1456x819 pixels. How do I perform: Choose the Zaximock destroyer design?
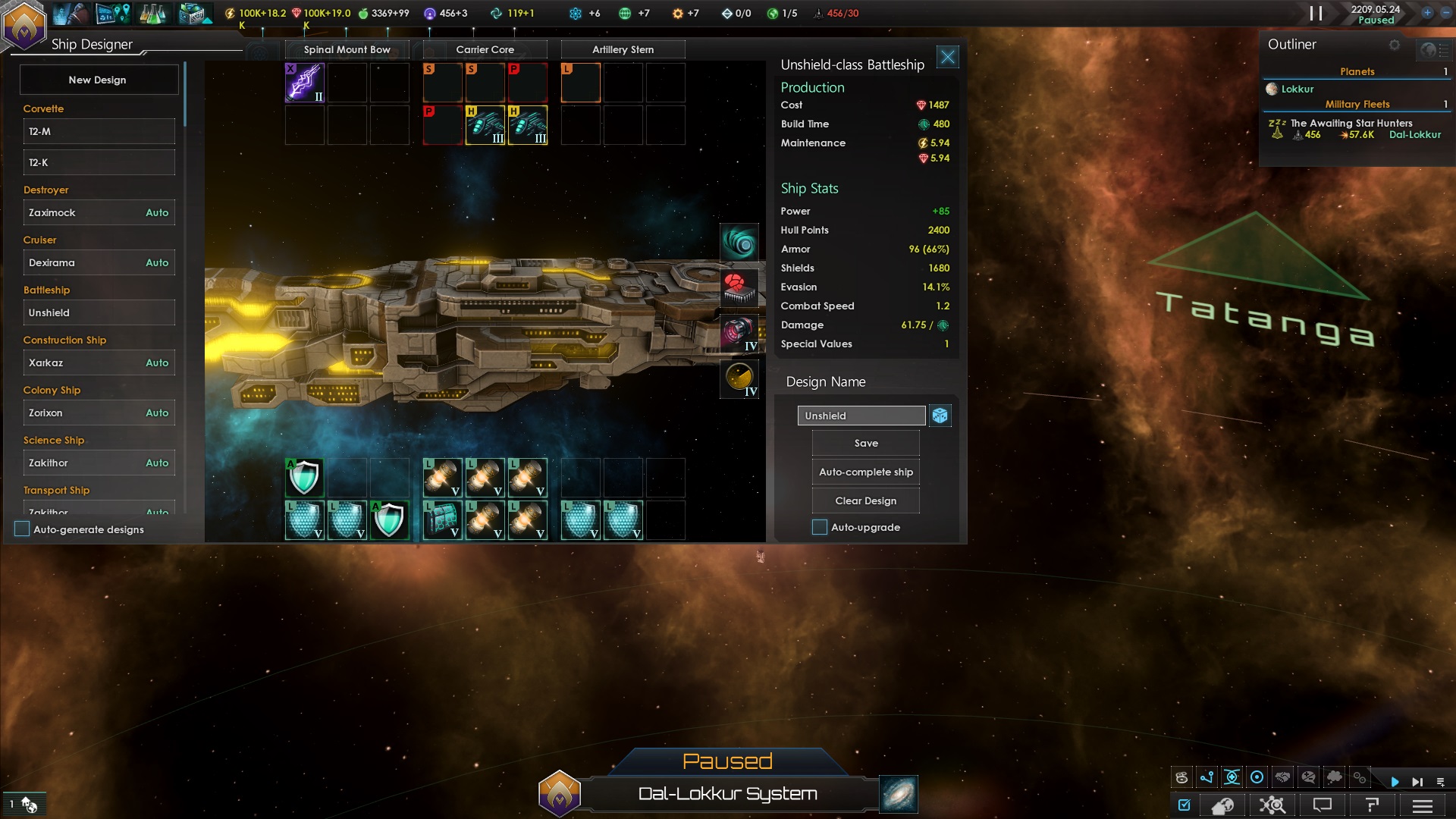[x=99, y=212]
